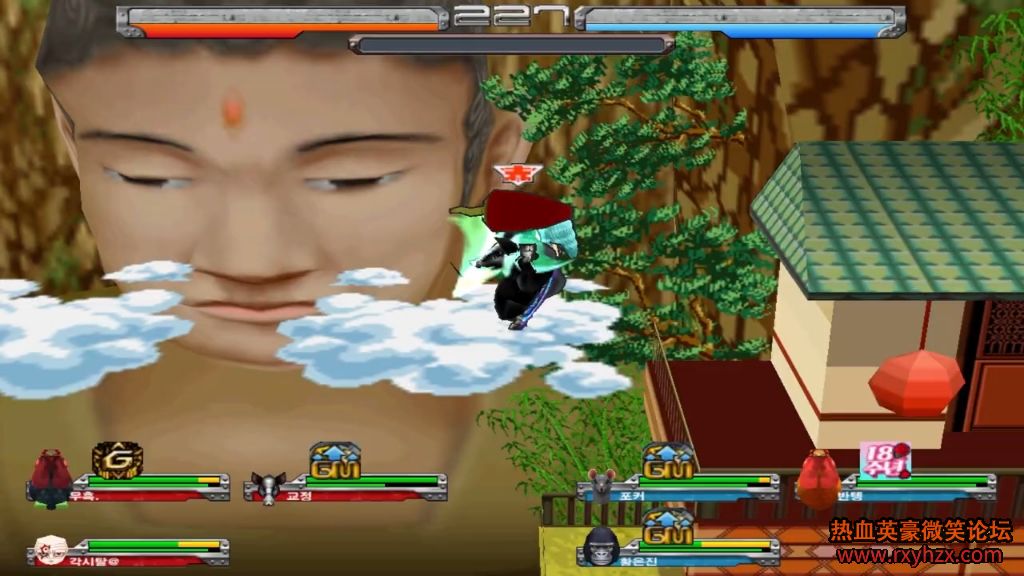The height and width of the screenshot is (576, 1024).
Task: Click the gold G guild badge
Action: (117, 459)
